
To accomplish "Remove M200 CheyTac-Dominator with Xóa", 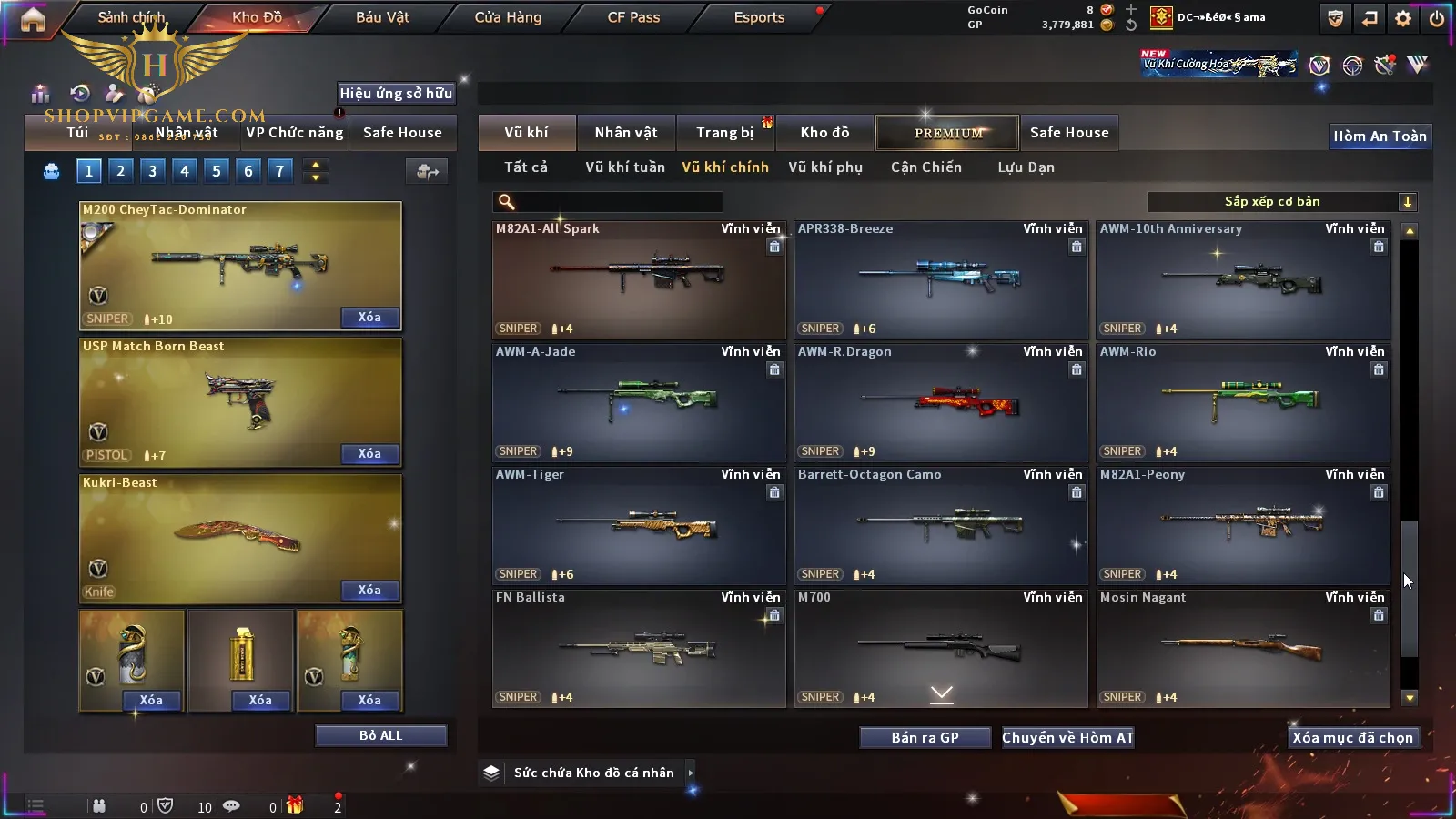I will pyautogui.click(x=369, y=318).
